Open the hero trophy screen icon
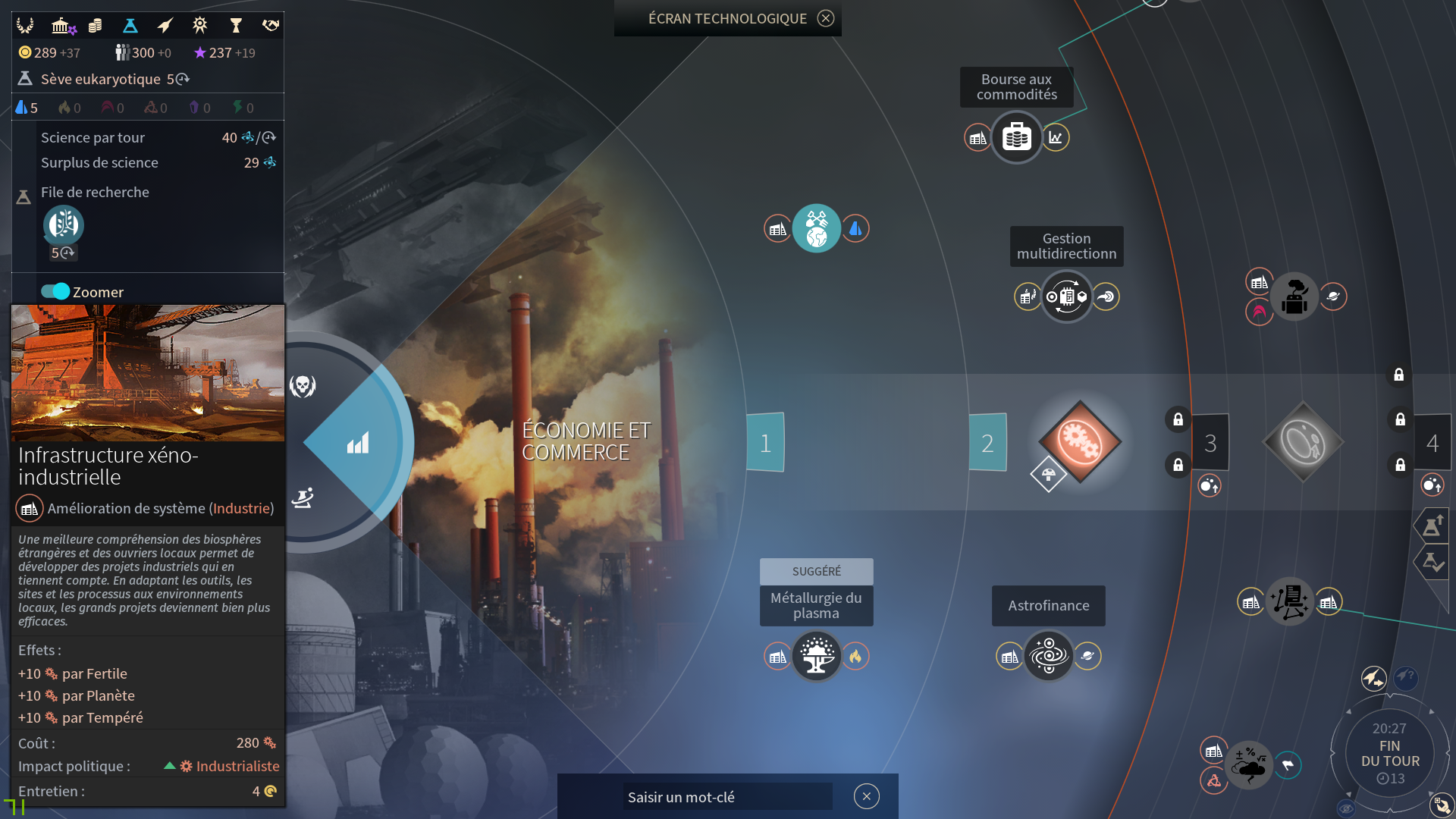The width and height of the screenshot is (1456, 819). coord(235,26)
